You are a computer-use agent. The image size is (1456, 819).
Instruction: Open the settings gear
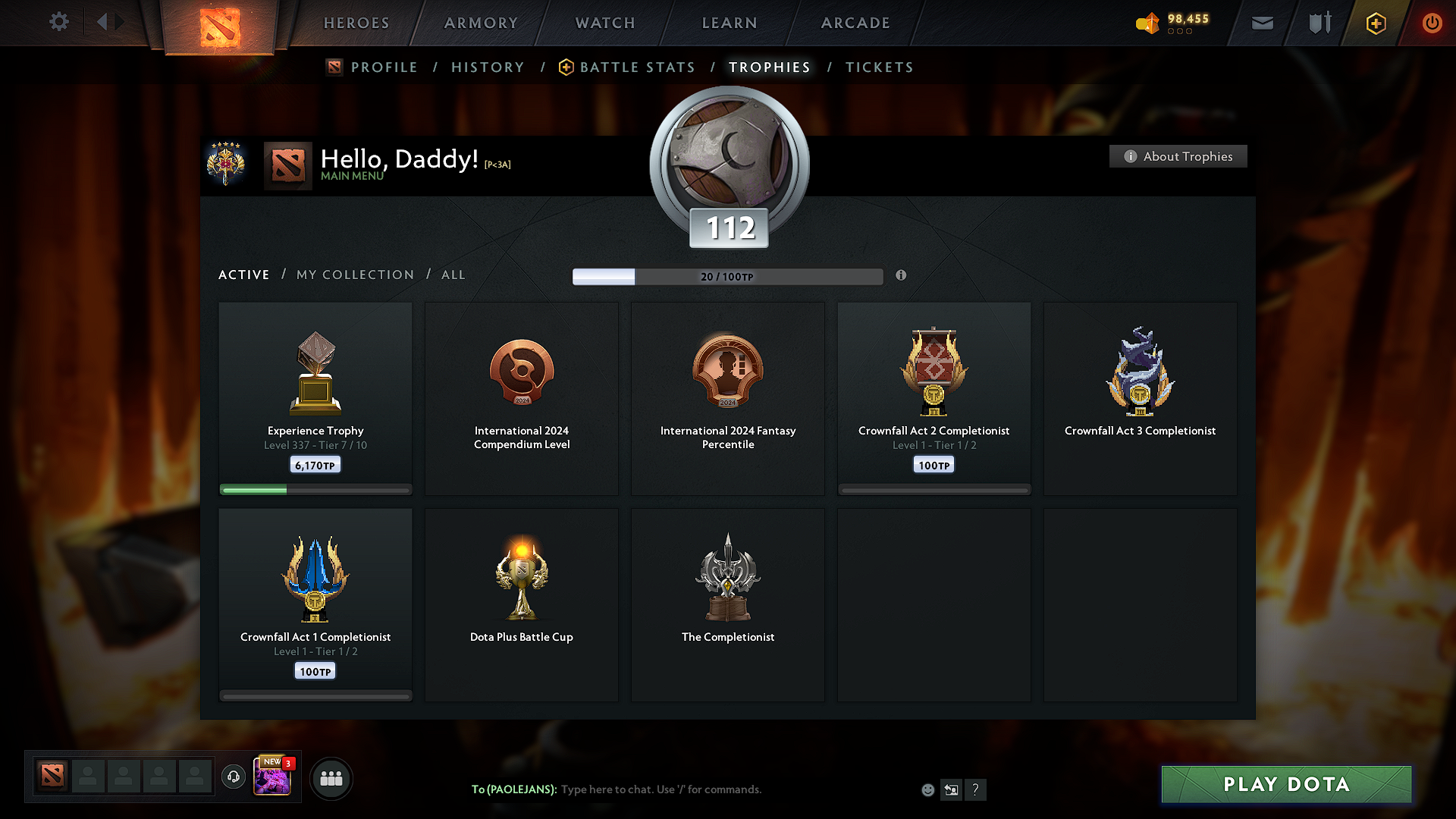point(59,22)
